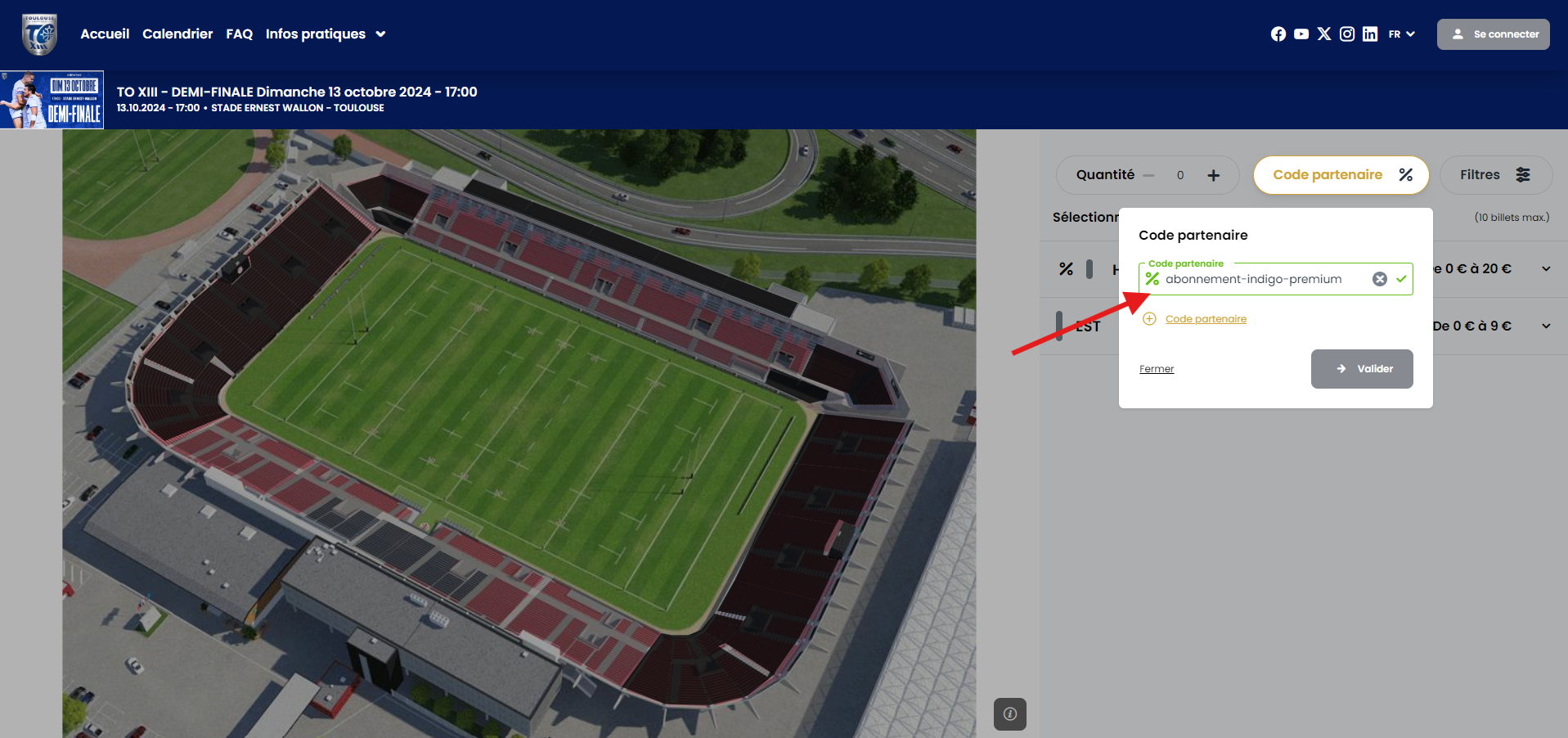This screenshot has height=738, width=1568.
Task: Toggle the yellow Code partenaire button
Action: [1341, 175]
